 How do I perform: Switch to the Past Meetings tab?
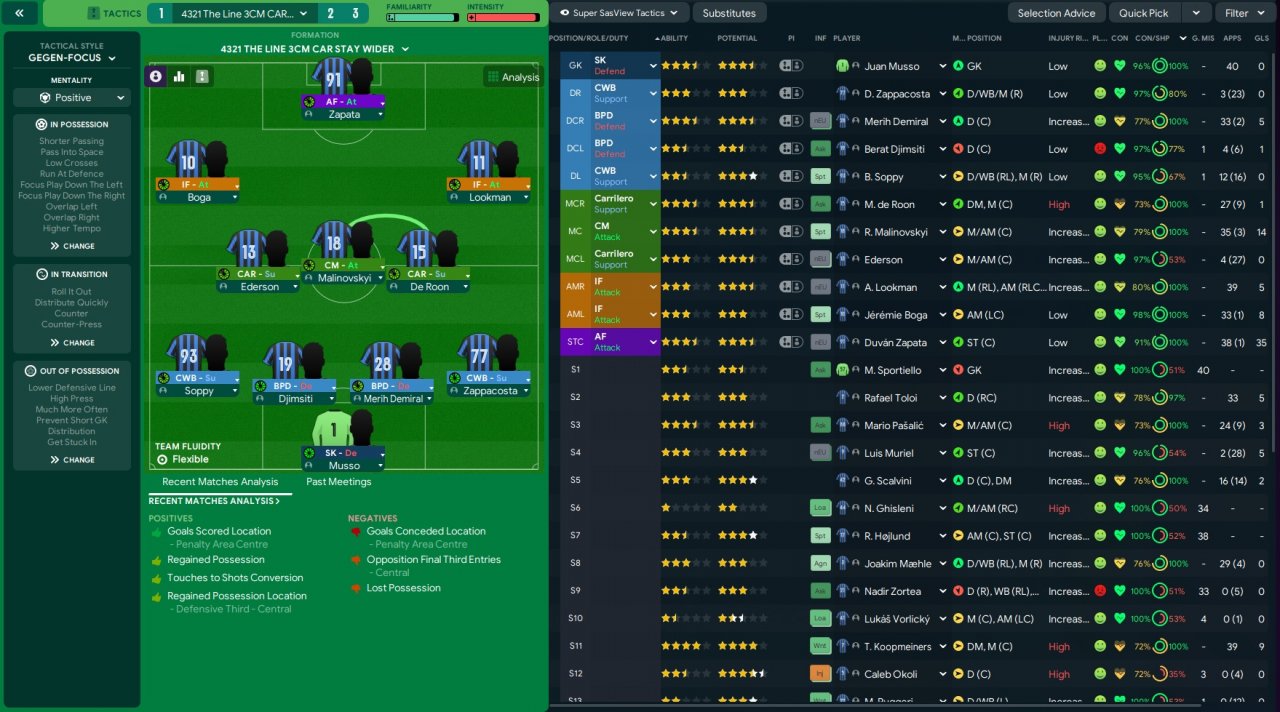[338, 482]
